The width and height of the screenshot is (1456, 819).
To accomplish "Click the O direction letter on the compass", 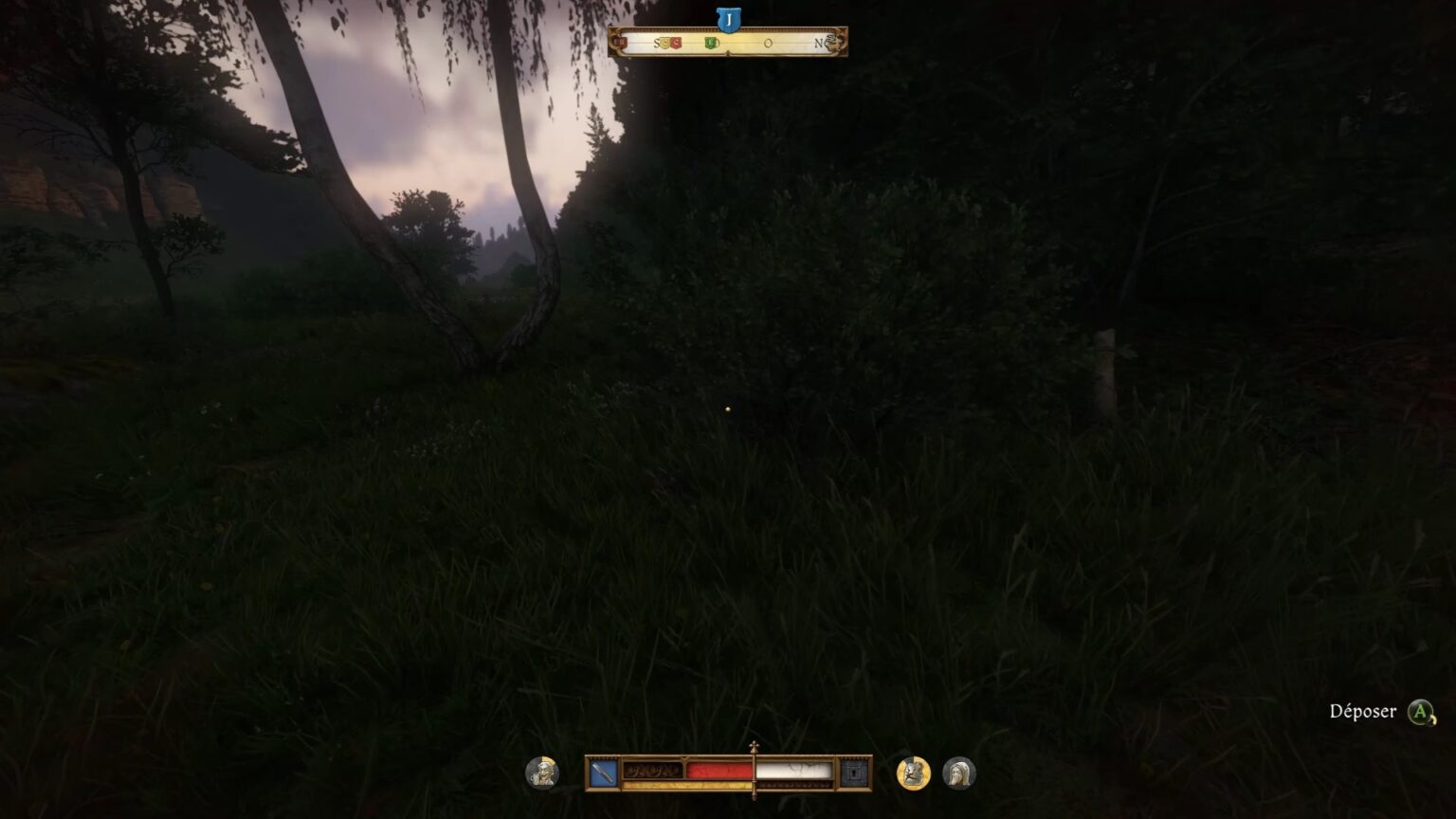I will pyautogui.click(x=769, y=43).
